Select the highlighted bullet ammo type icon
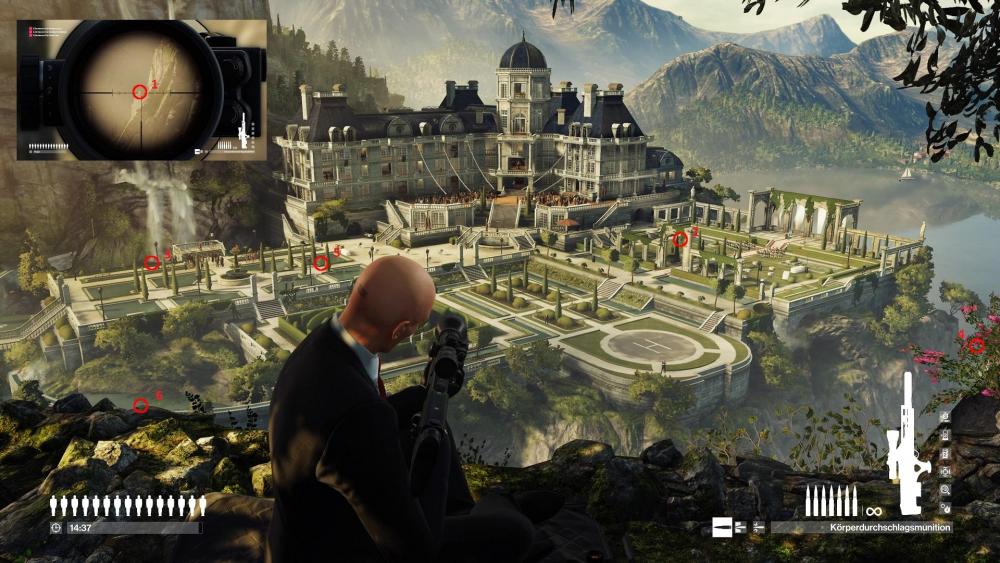 click(x=722, y=527)
